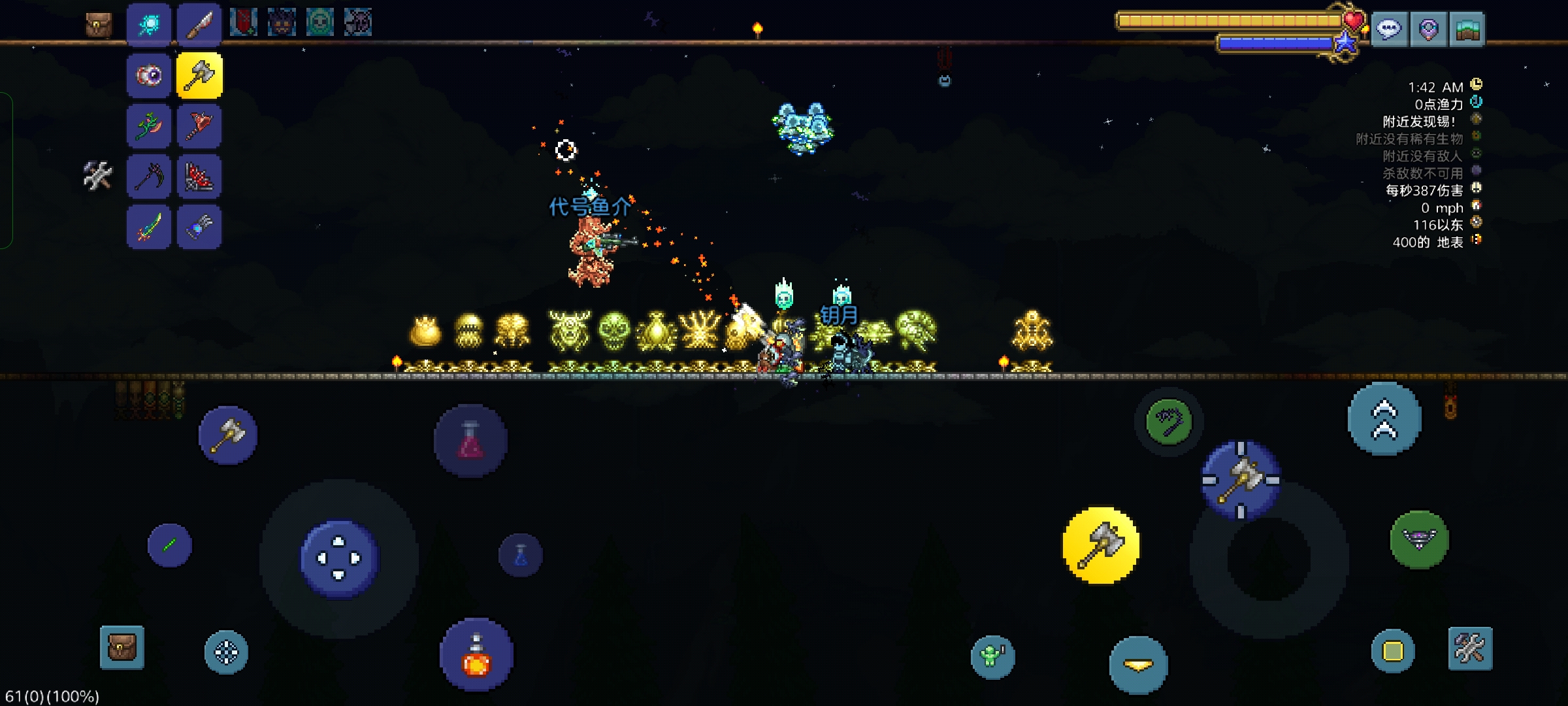This screenshot has height=706, width=1568.
Task: Select the dark scythe-shaped pickaxe slot
Action: (149, 176)
